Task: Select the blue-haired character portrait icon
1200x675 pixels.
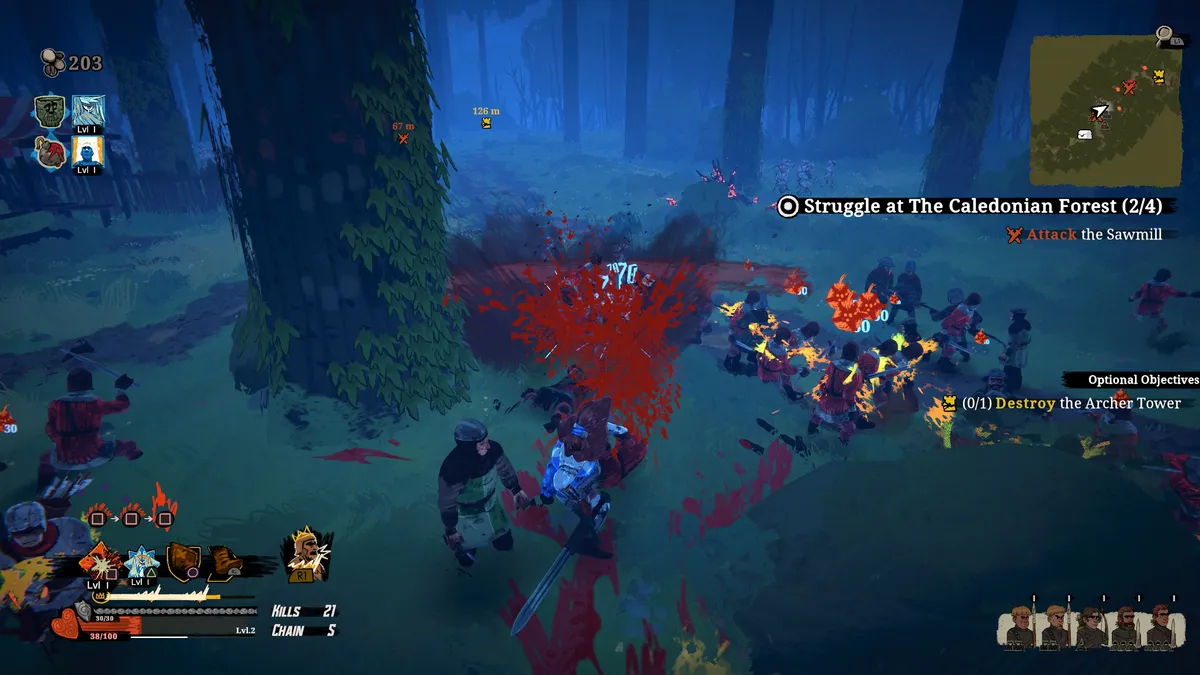Action: point(88,111)
